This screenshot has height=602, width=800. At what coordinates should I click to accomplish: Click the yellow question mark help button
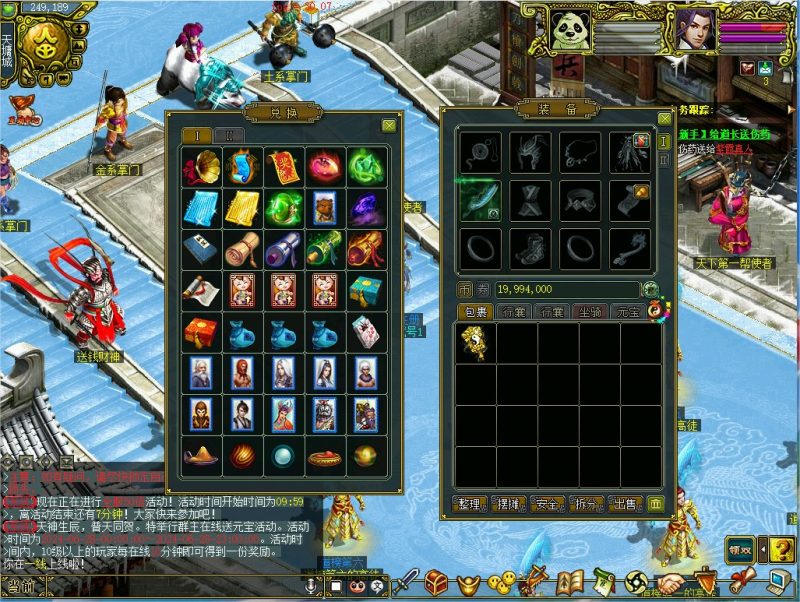[x=782, y=549]
